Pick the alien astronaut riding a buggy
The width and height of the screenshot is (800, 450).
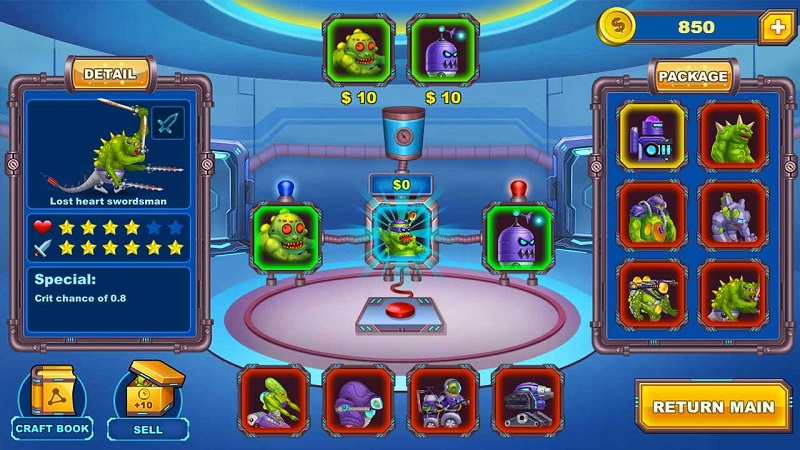click(442, 399)
